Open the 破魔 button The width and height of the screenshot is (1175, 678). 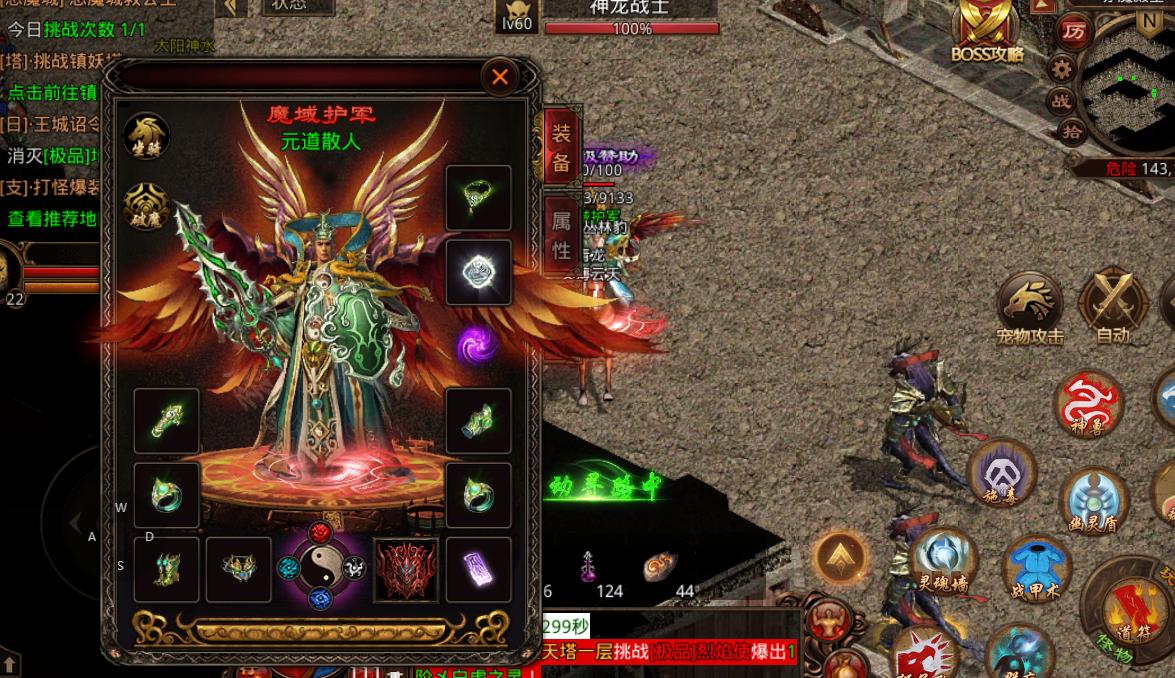(x=146, y=206)
